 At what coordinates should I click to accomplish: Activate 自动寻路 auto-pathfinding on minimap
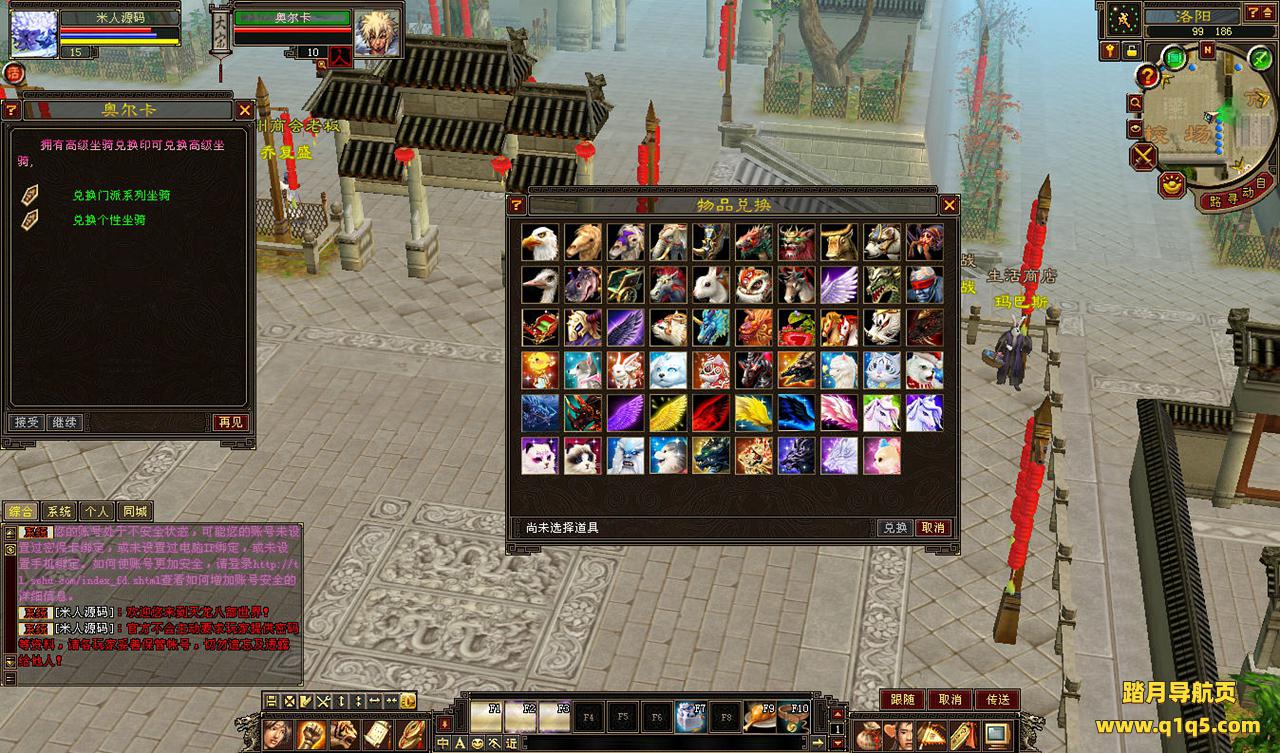click(x=1235, y=196)
